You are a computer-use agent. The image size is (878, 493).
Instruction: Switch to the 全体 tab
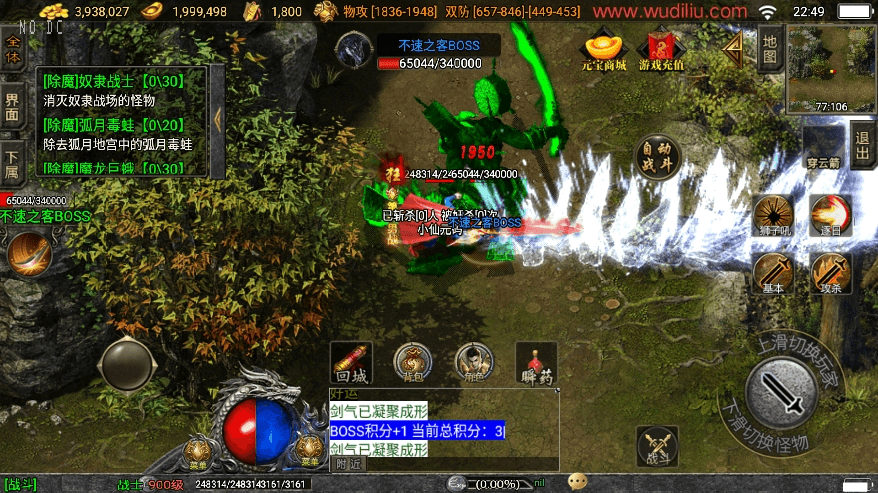[x=13, y=50]
